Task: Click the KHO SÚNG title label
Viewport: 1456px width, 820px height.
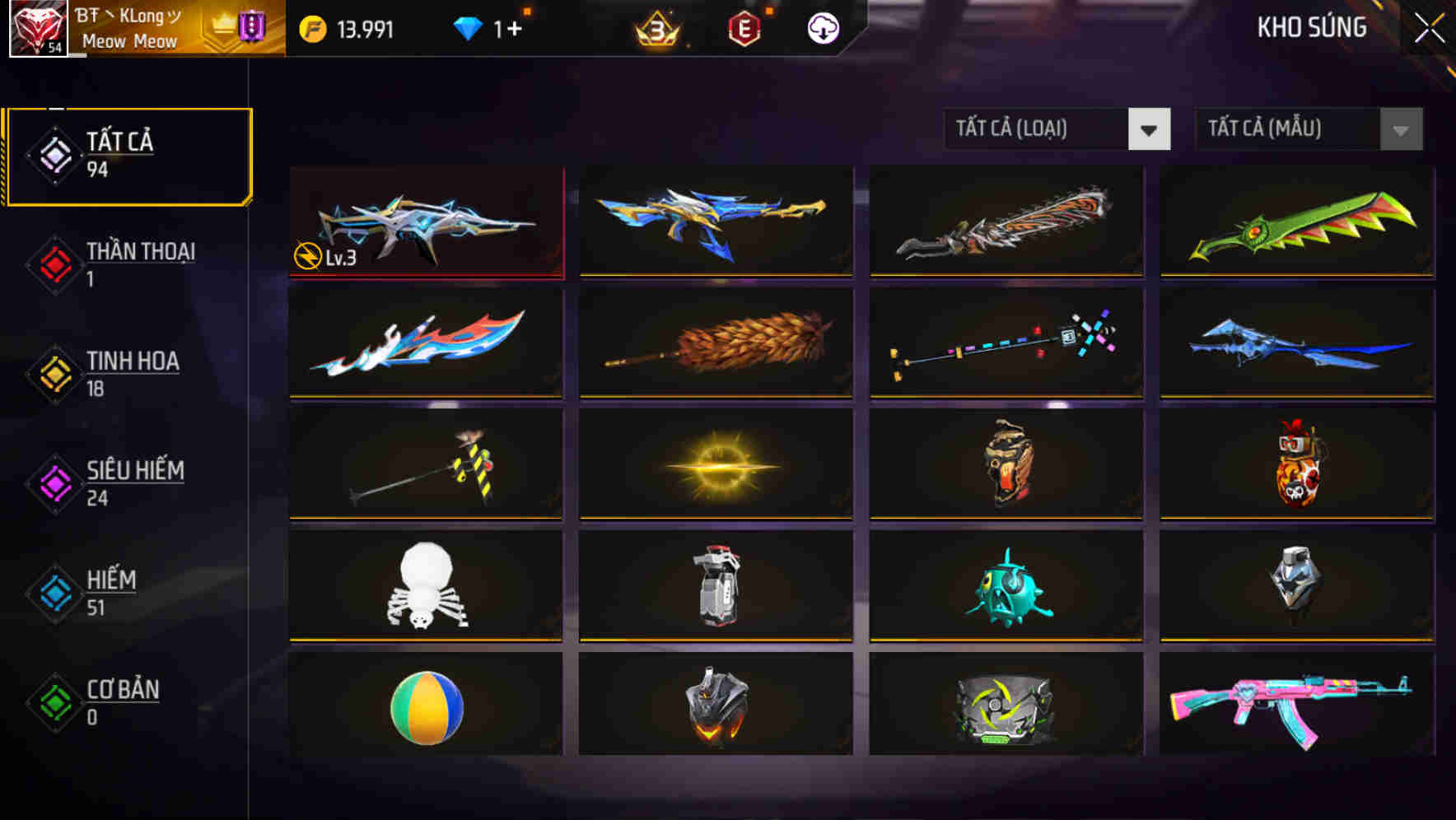Action: (x=1311, y=28)
